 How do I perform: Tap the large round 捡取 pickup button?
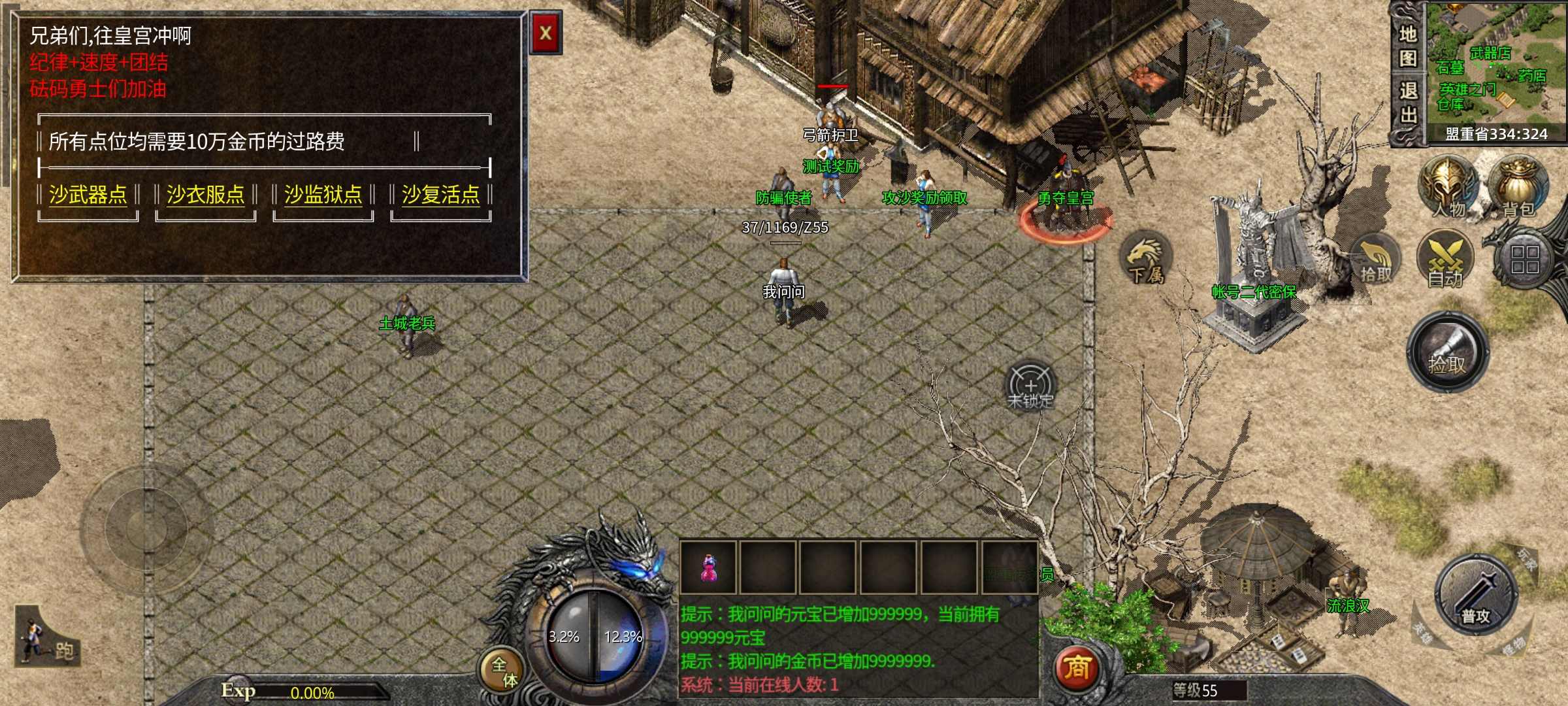(1447, 353)
